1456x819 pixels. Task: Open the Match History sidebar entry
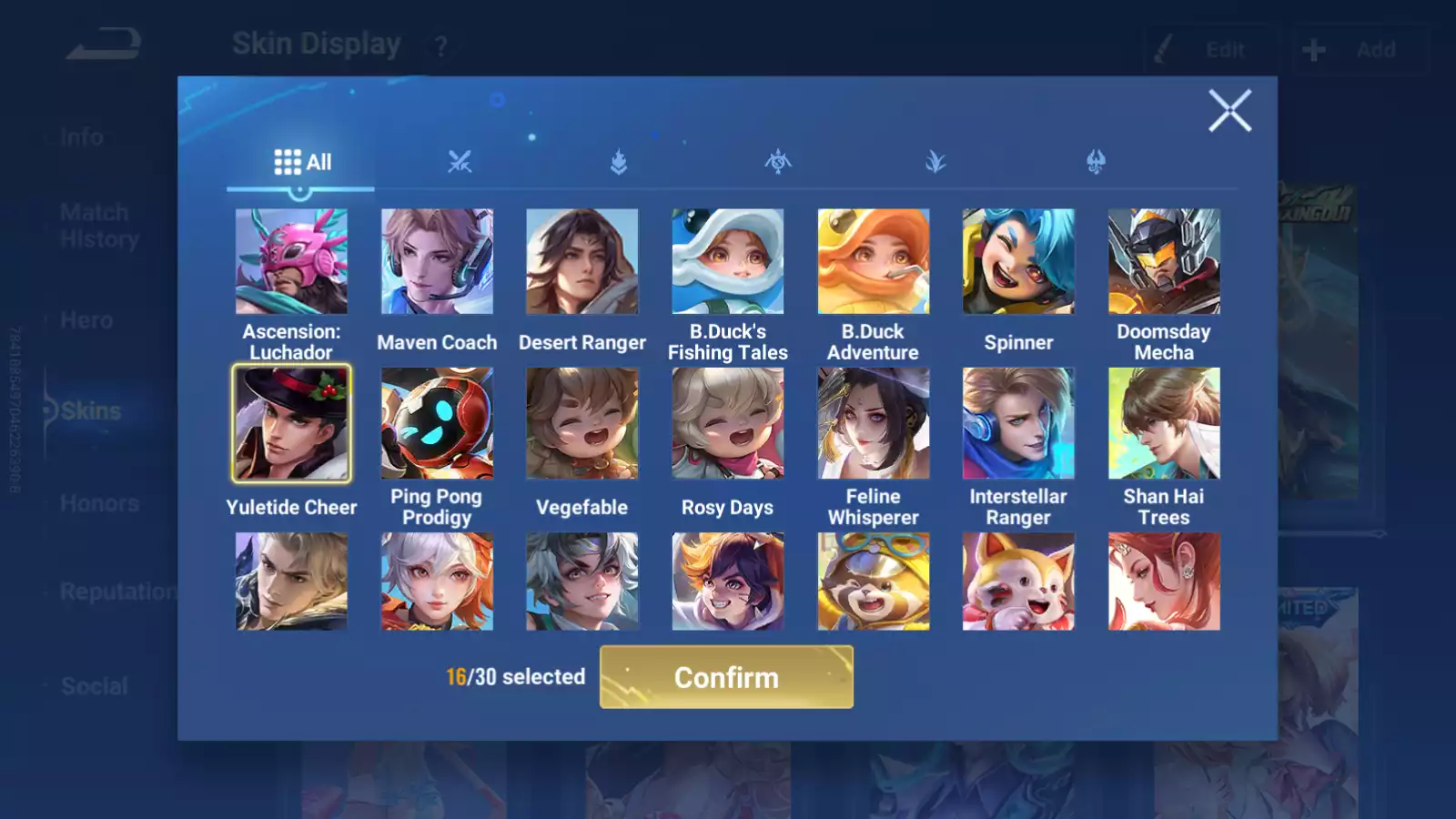[94, 225]
